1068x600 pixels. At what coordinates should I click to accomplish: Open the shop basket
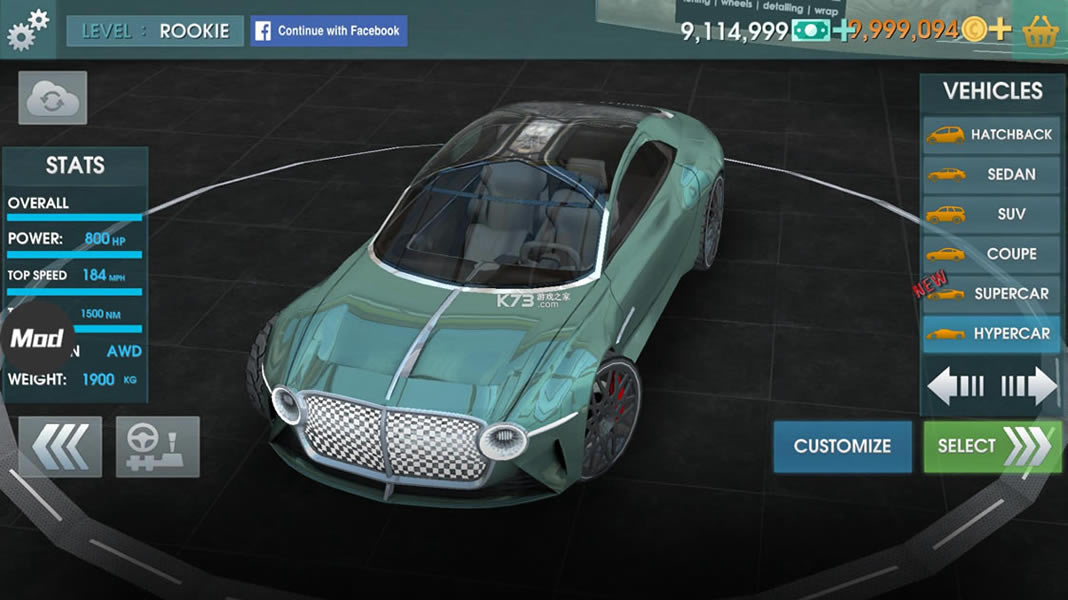pos(1043,30)
